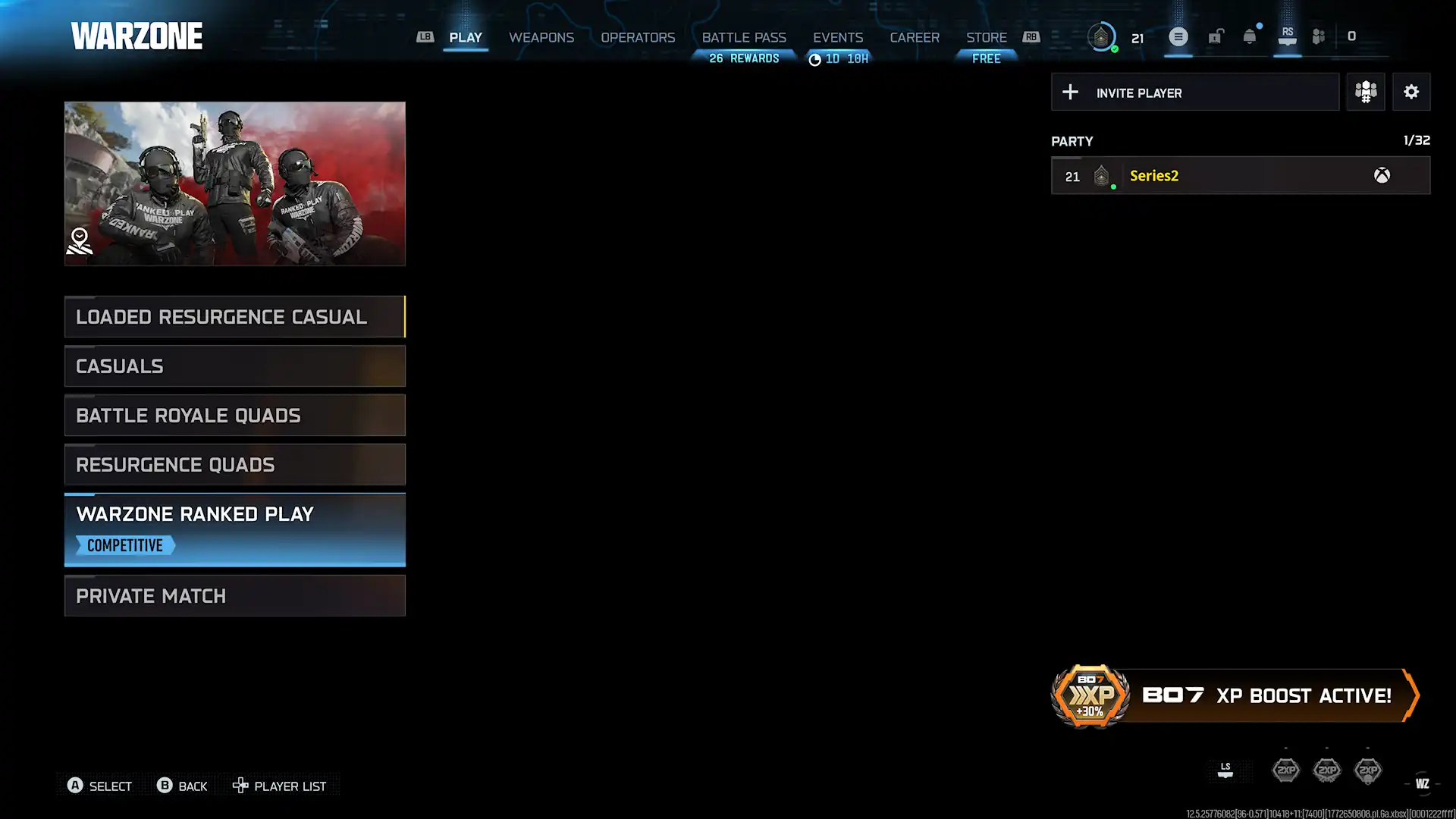1456x819 pixels.
Task: Select the Resurgence Quads playlist
Action: click(x=235, y=464)
